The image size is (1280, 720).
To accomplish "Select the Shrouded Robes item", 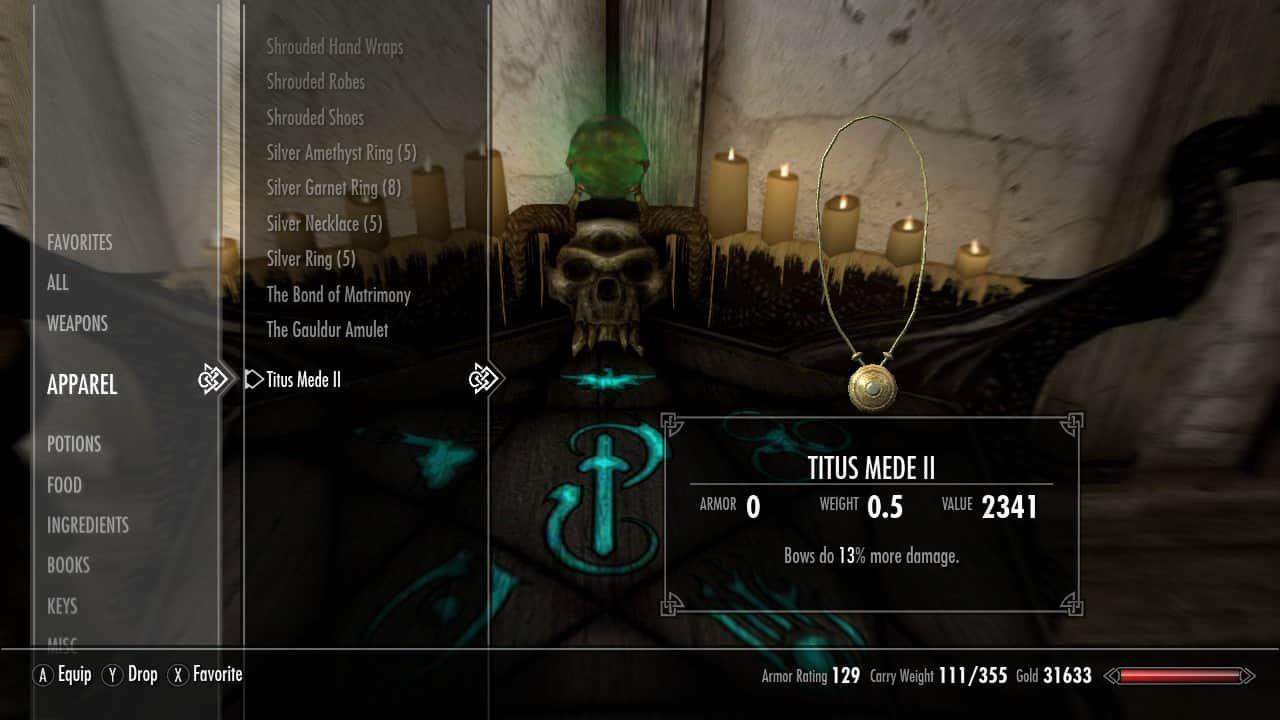I will click(316, 82).
